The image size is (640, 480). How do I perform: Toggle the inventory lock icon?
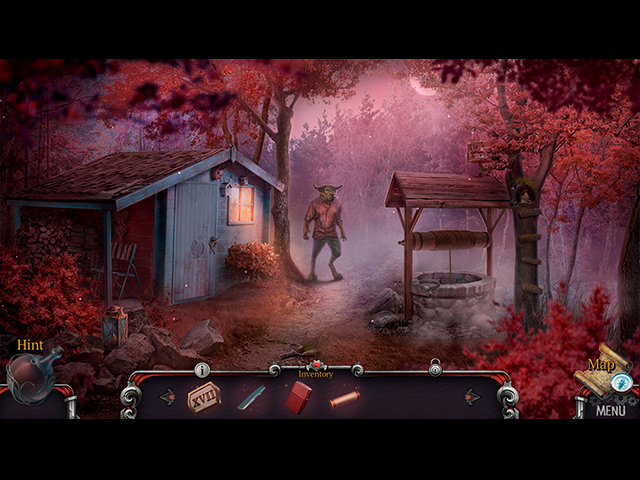pyautogui.click(x=435, y=369)
